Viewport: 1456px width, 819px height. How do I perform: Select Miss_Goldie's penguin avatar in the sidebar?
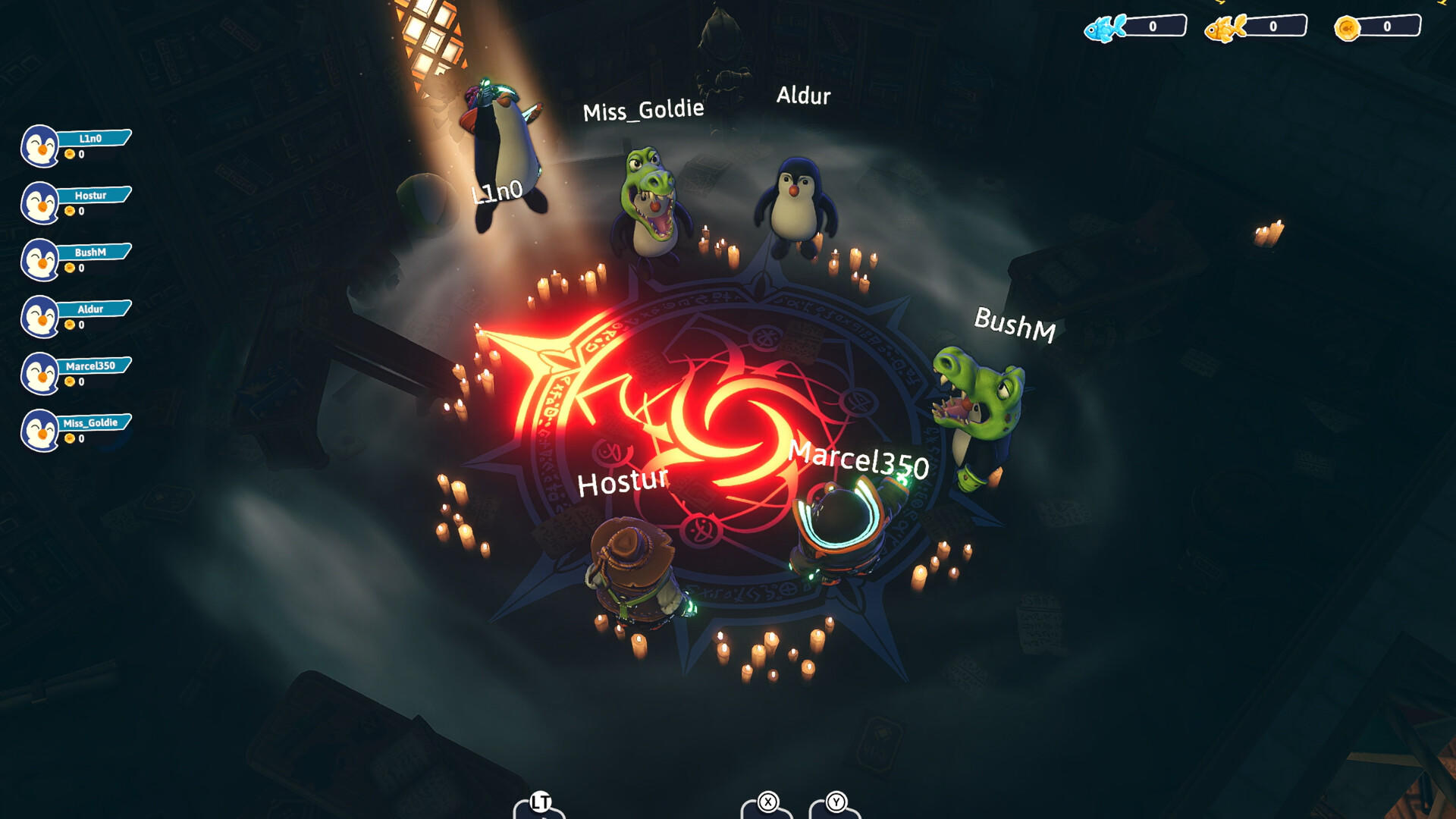(x=39, y=428)
